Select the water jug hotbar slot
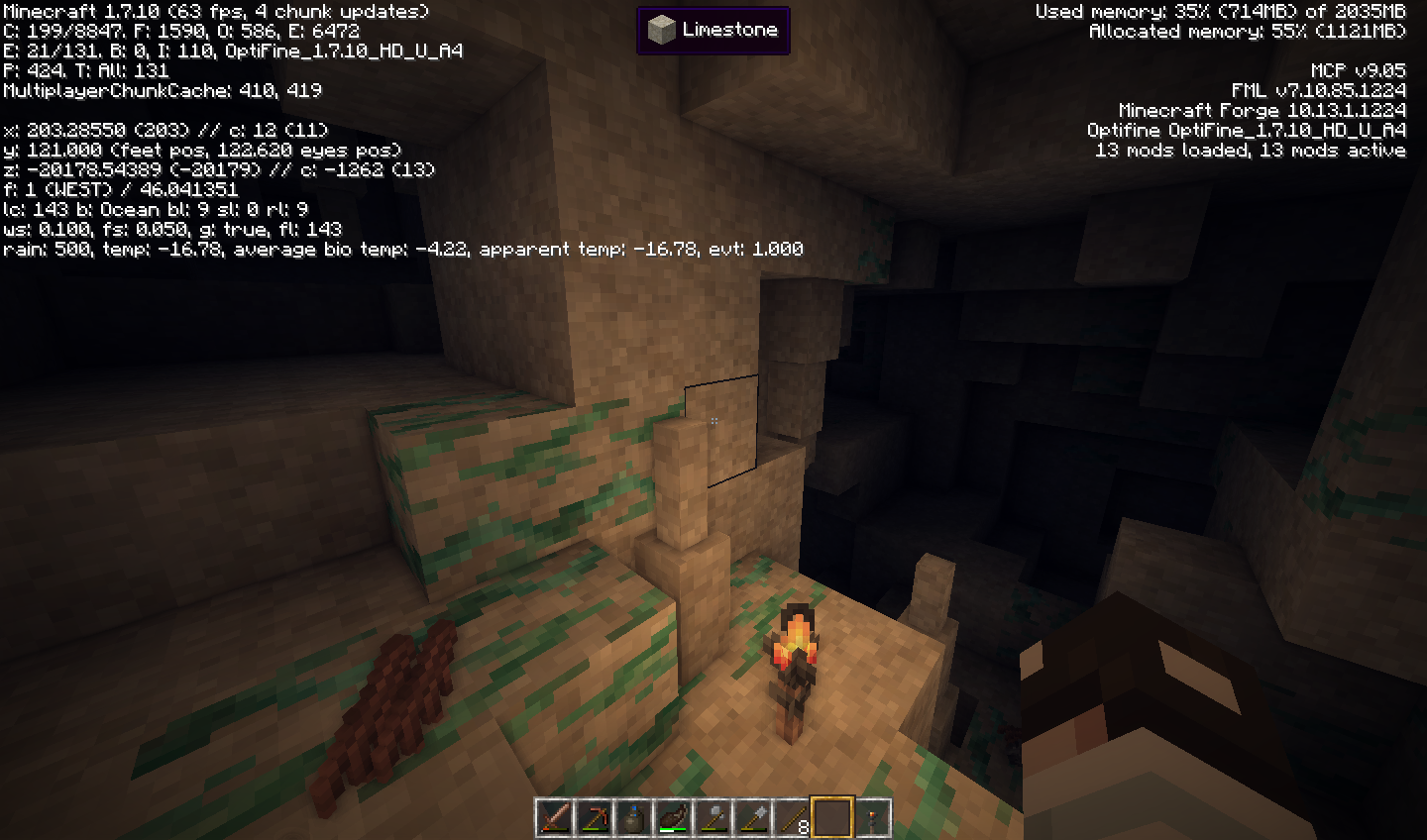The width and height of the screenshot is (1427, 840). 634,818
